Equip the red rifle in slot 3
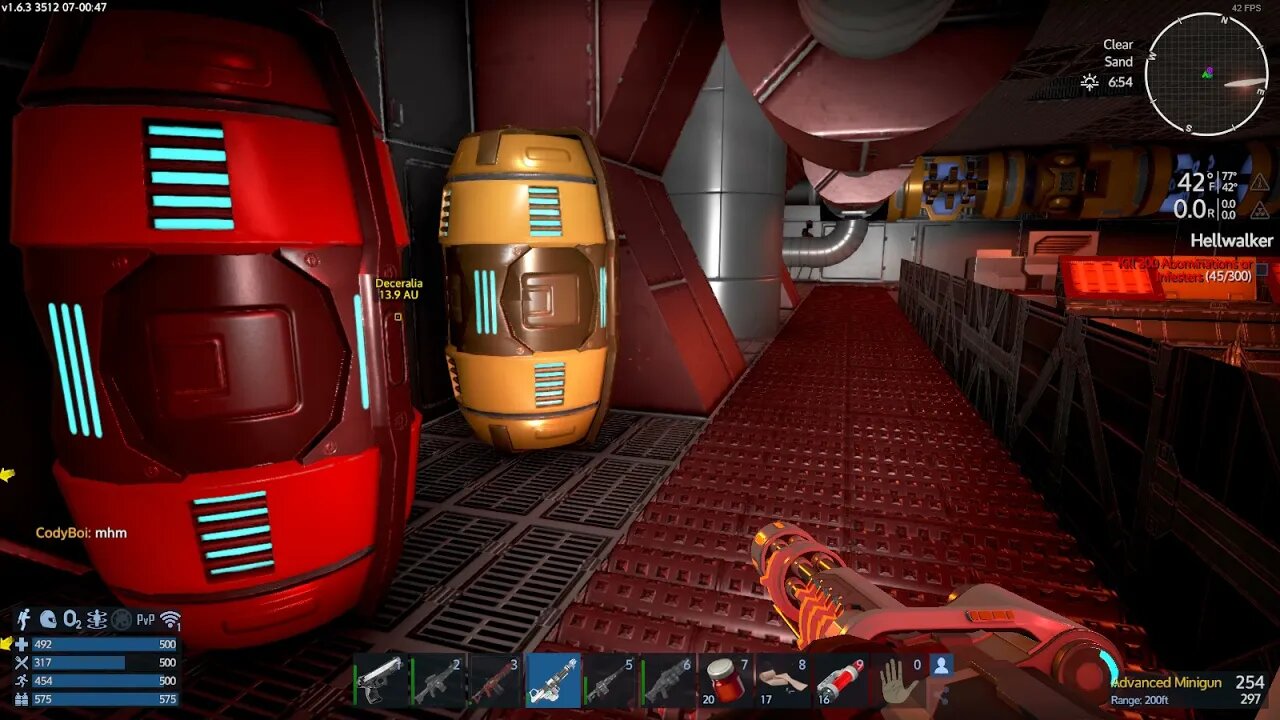The image size is (1280, 720). (496, 680)
